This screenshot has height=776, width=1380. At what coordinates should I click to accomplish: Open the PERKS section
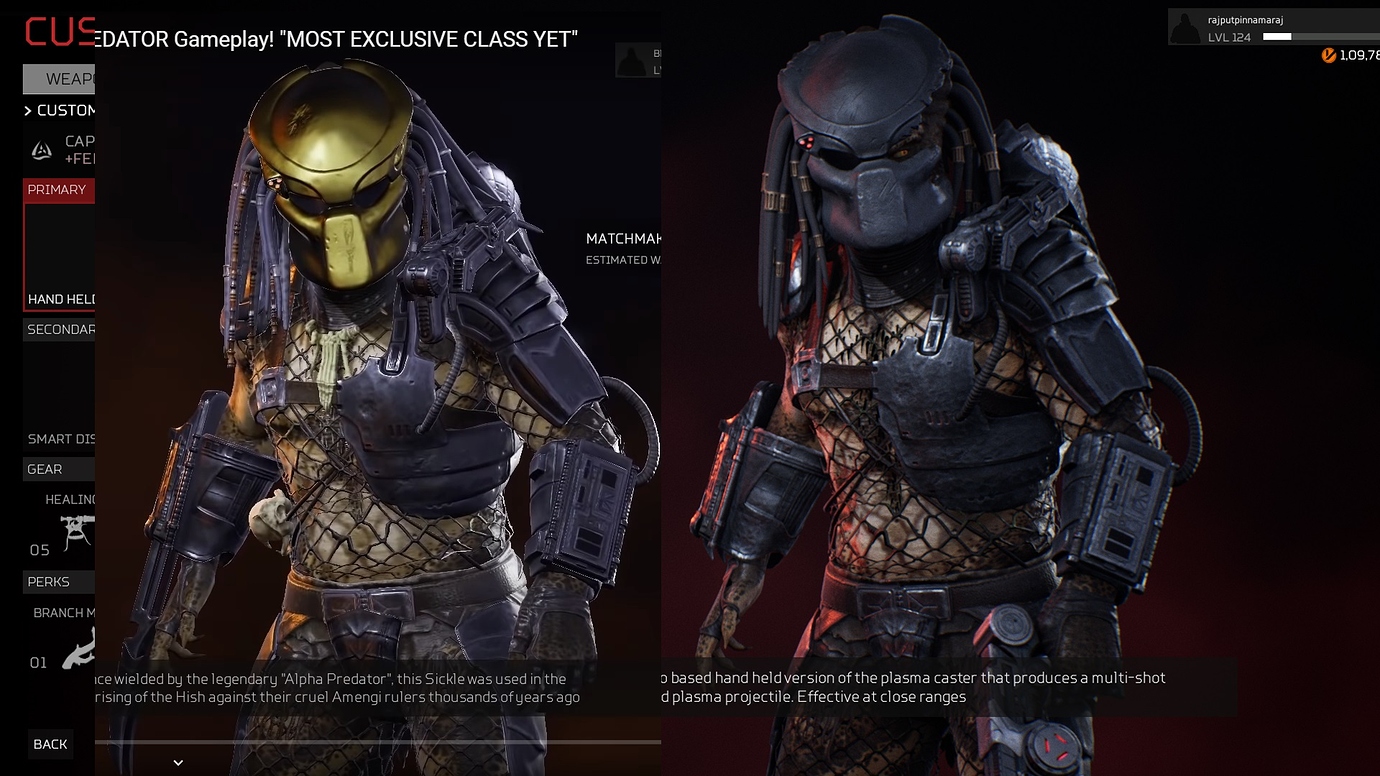[45, 581]
